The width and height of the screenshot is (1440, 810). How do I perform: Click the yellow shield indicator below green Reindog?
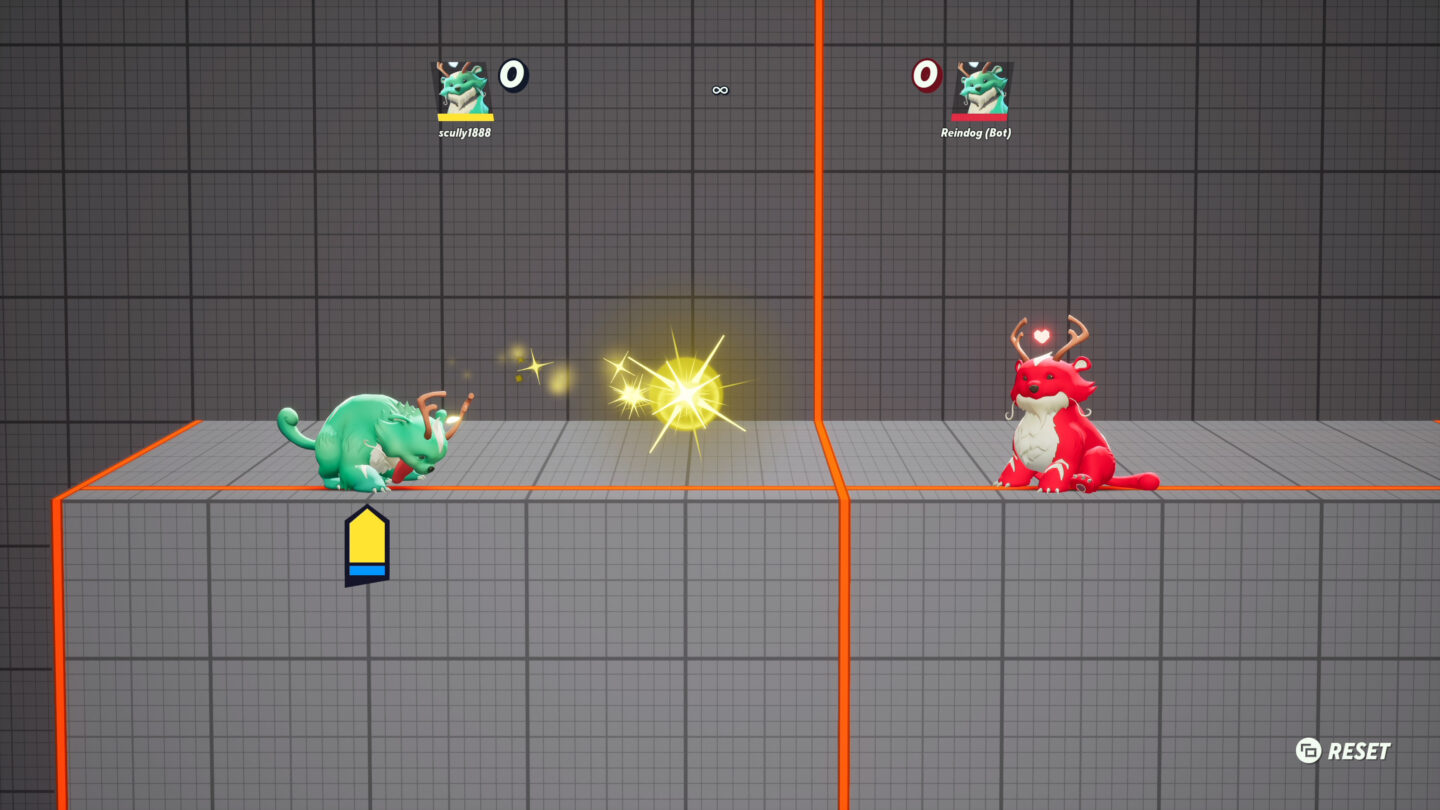point(366,537)
